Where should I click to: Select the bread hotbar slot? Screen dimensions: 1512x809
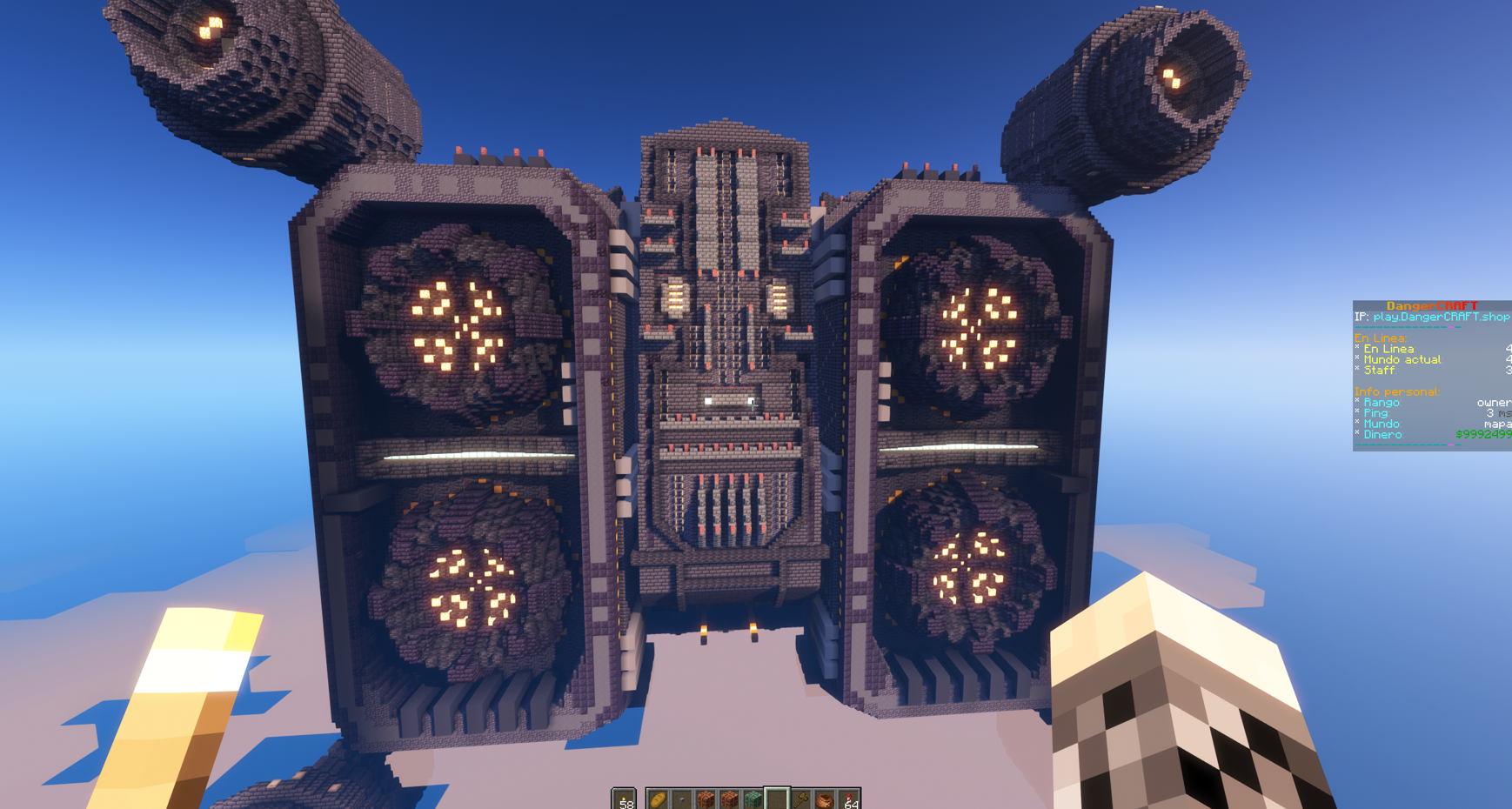pos(659,799)
